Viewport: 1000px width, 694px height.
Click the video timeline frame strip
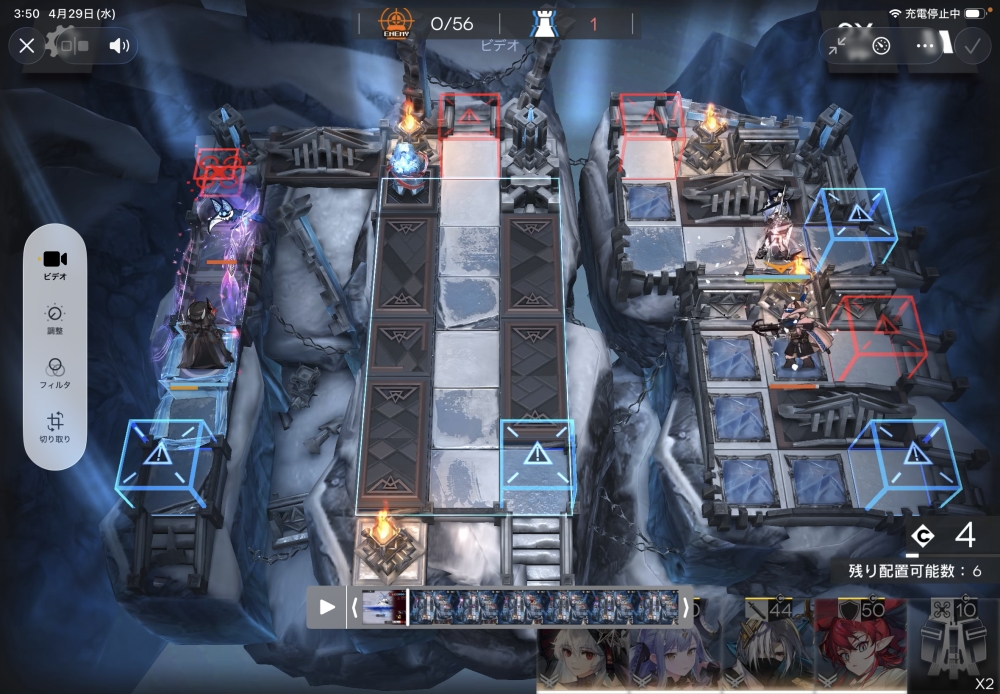(x=545, y=606)
